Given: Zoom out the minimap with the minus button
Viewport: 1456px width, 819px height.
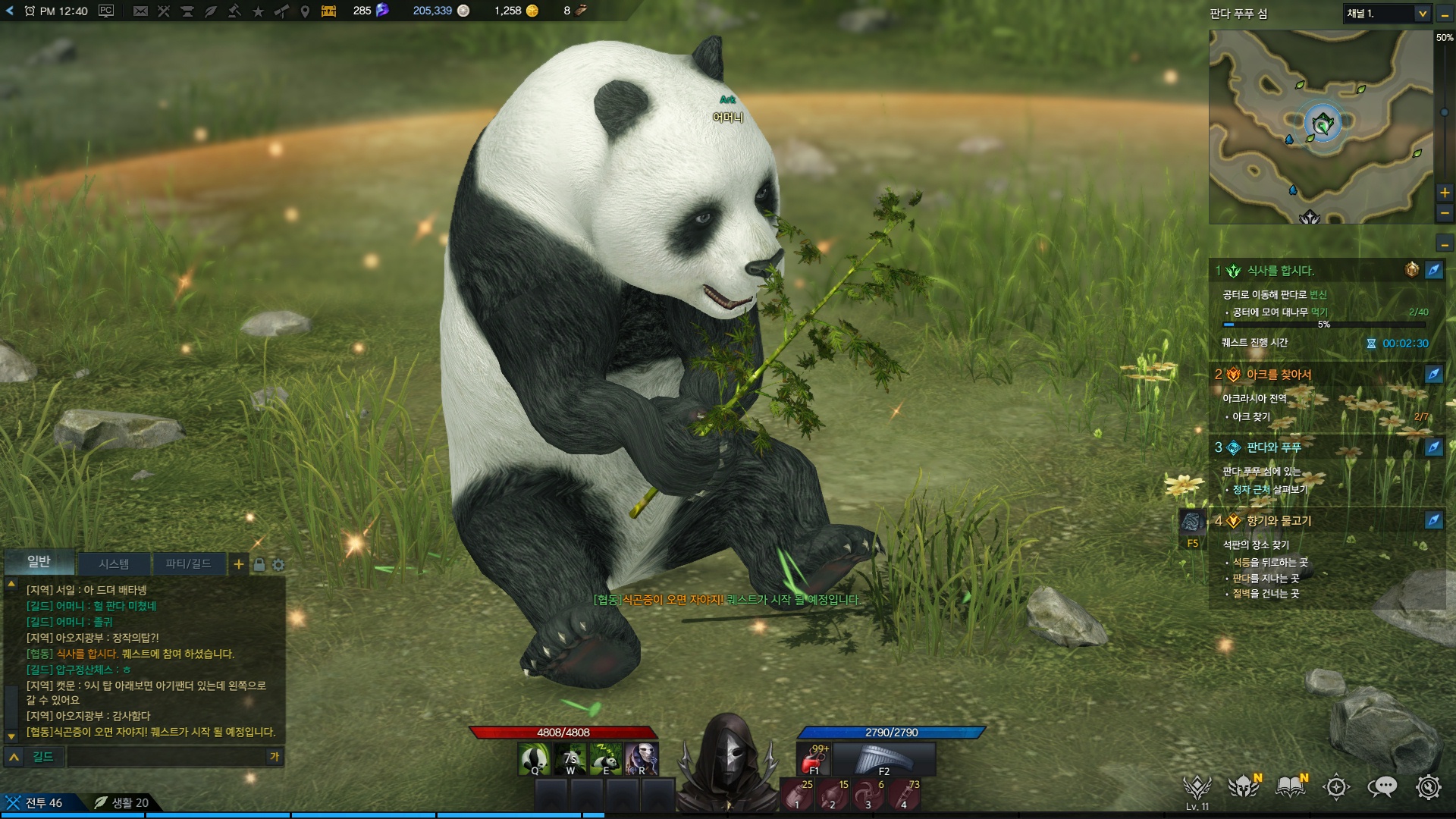Looking at the screenshot, I should (1445, 214).
